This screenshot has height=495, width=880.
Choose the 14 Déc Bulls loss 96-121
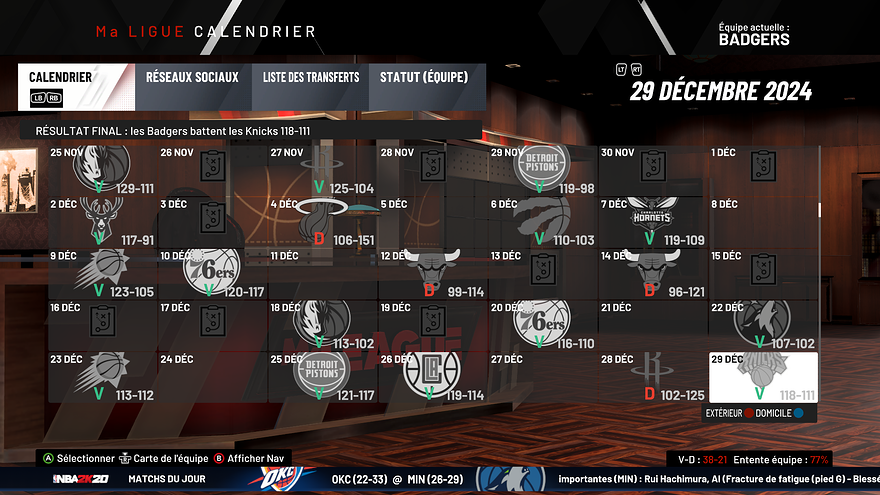coord(653,272)
